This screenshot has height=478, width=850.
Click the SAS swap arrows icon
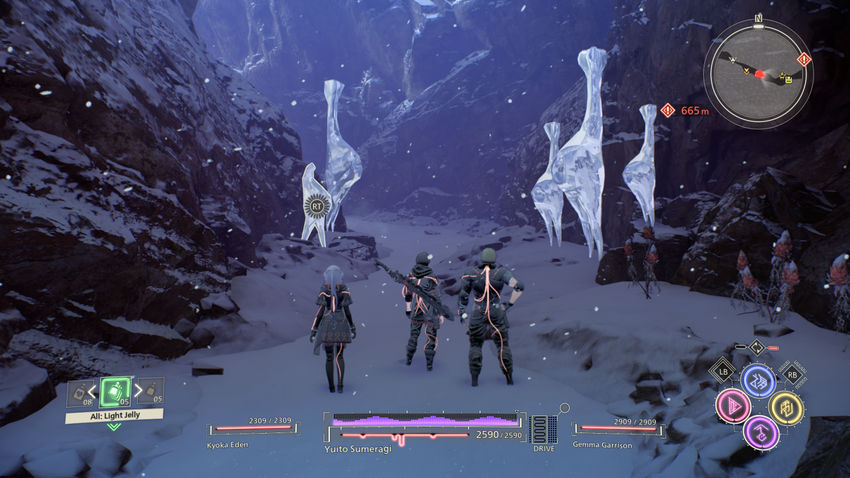pos(757,348)
